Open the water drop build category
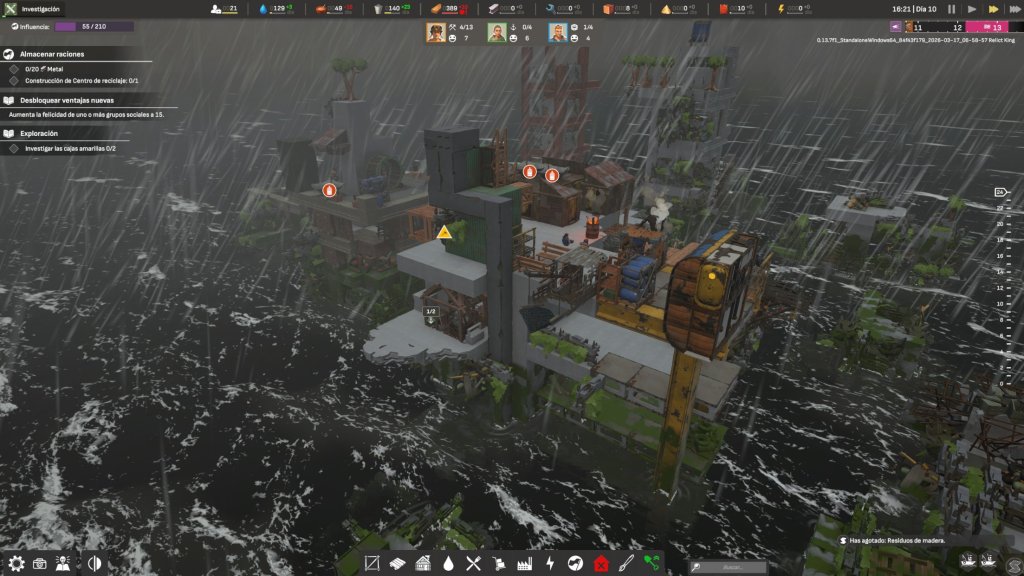 (x=449, y=564)
